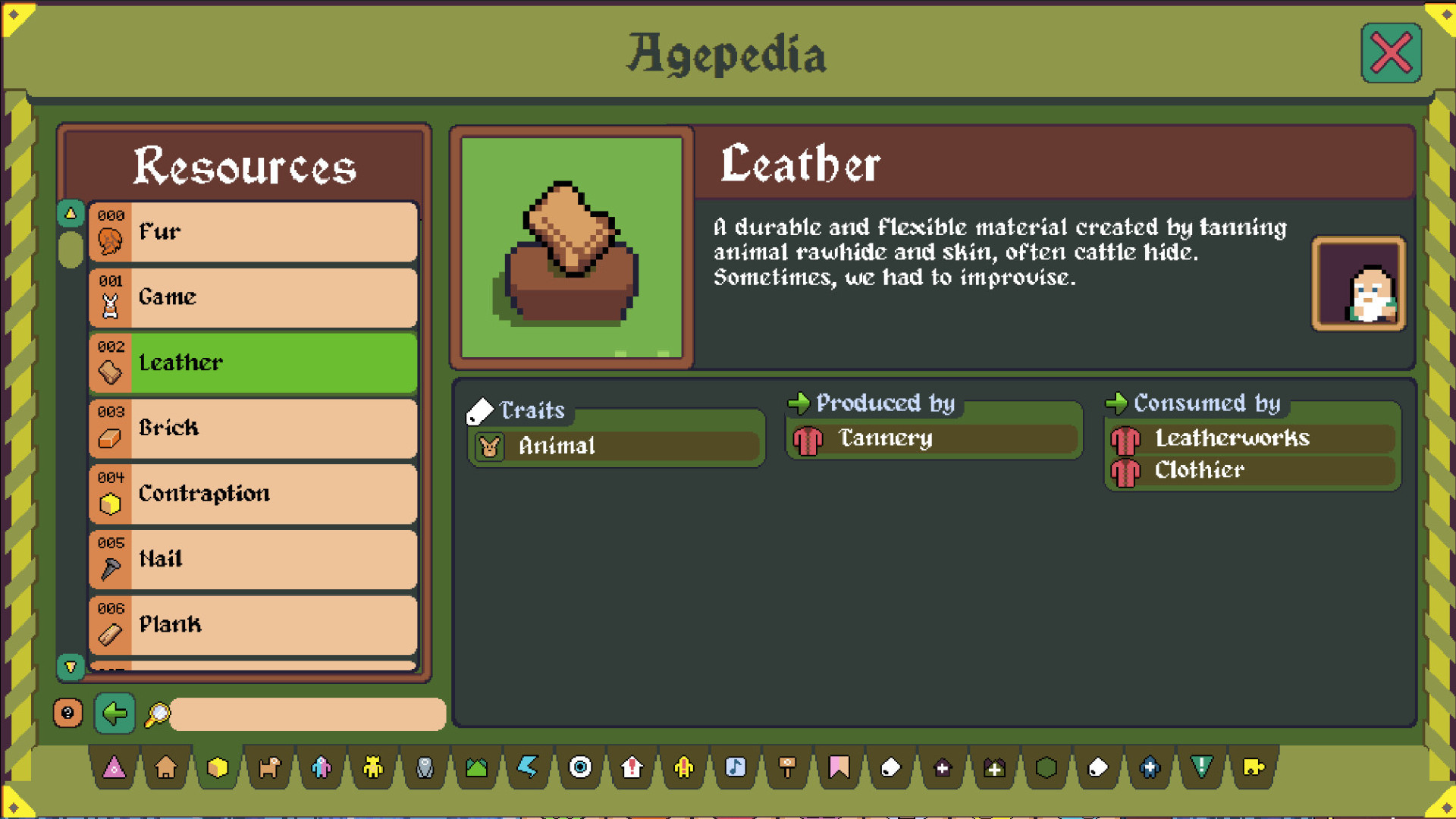
Task: Open the pink bookmark flag category icon
Action: click(x=839, y=768)
